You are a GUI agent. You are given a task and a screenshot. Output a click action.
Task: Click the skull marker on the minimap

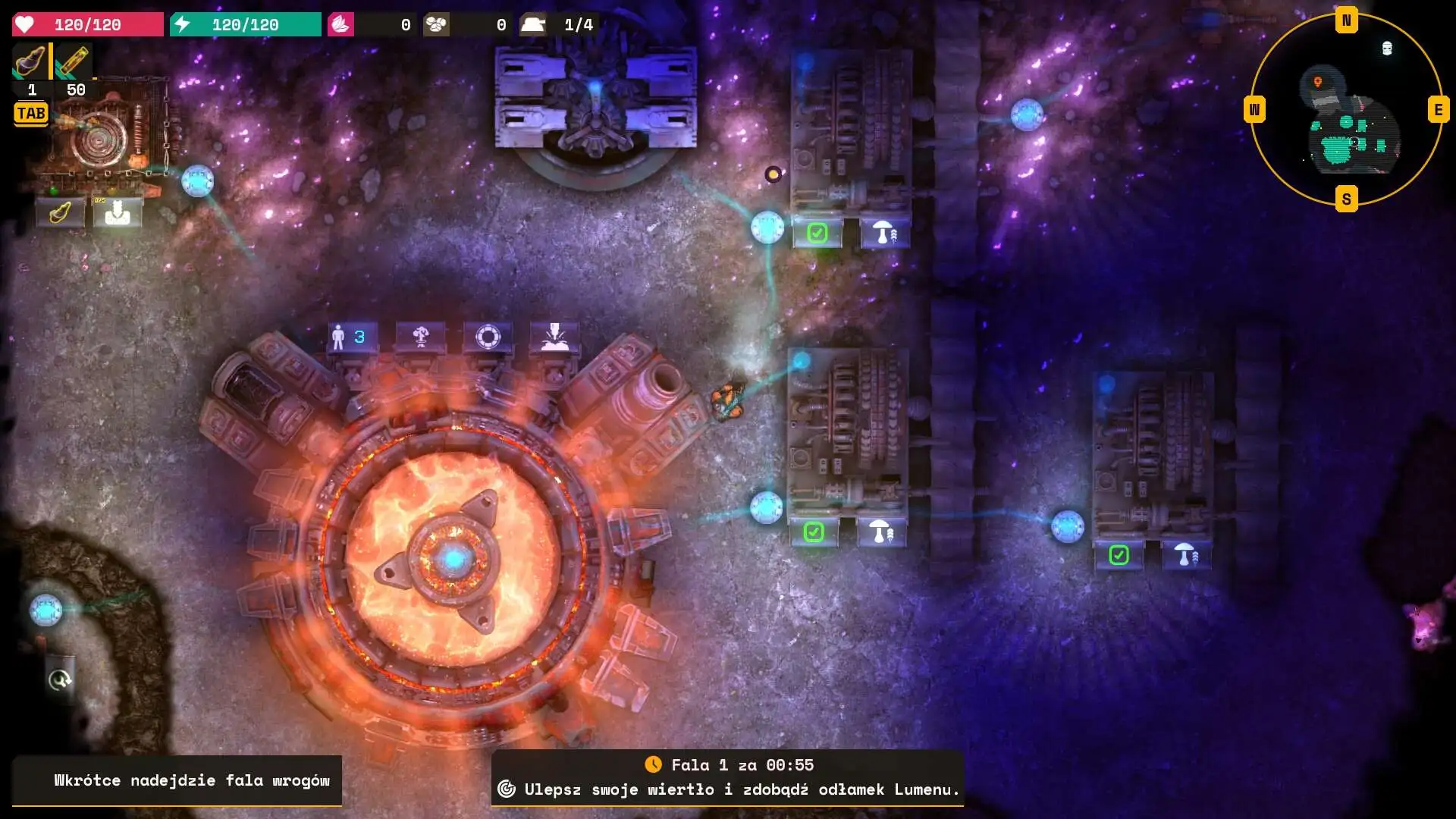click(1387, 49)
